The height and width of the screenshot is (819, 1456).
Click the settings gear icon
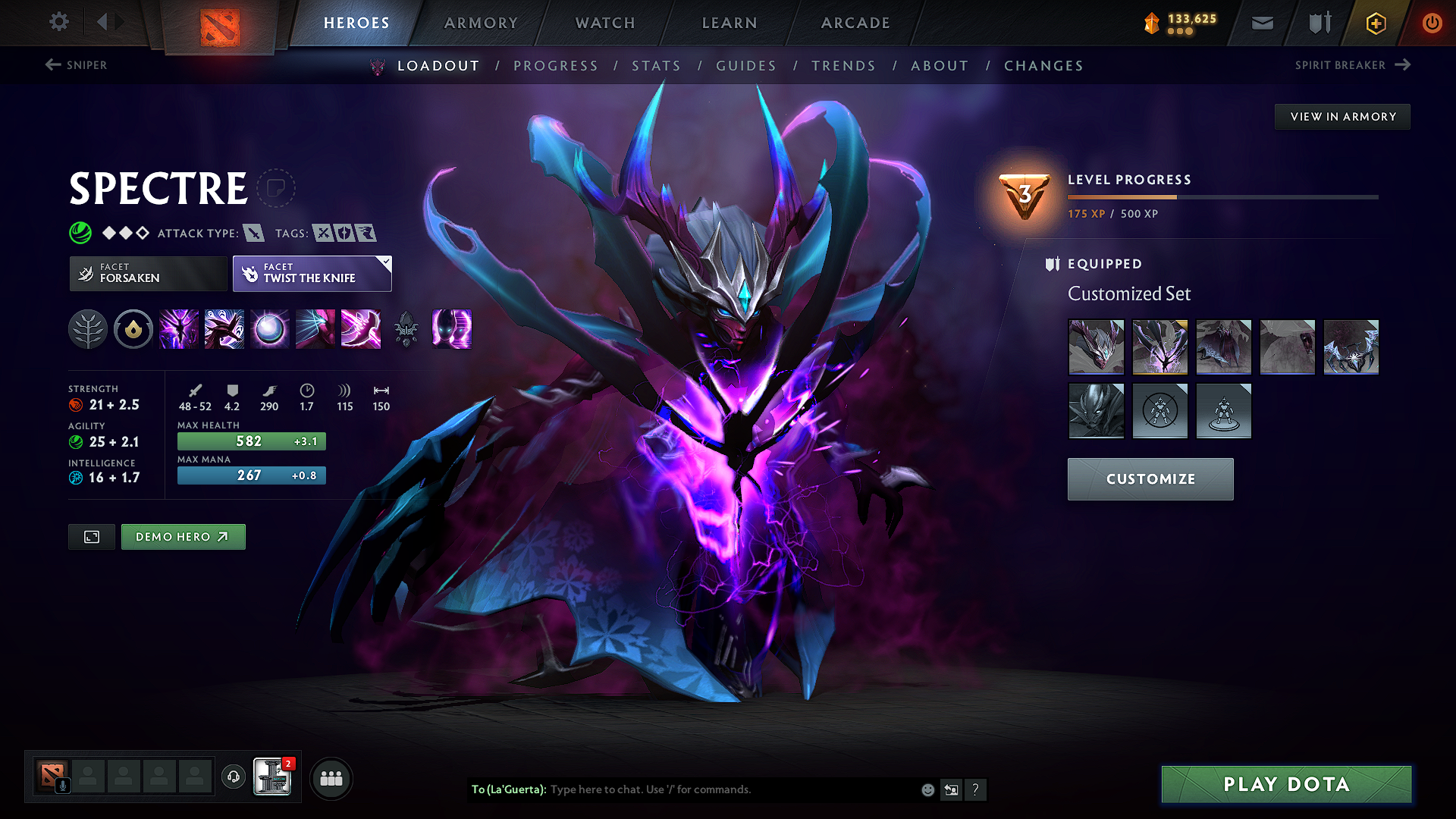pos(58,22)
